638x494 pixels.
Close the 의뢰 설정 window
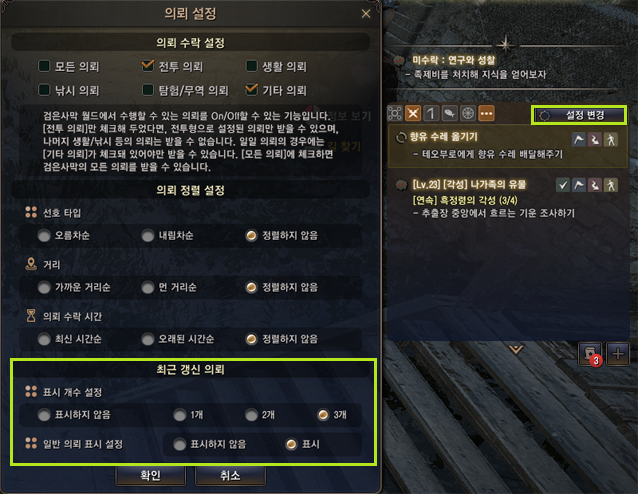tap(366, 13)
